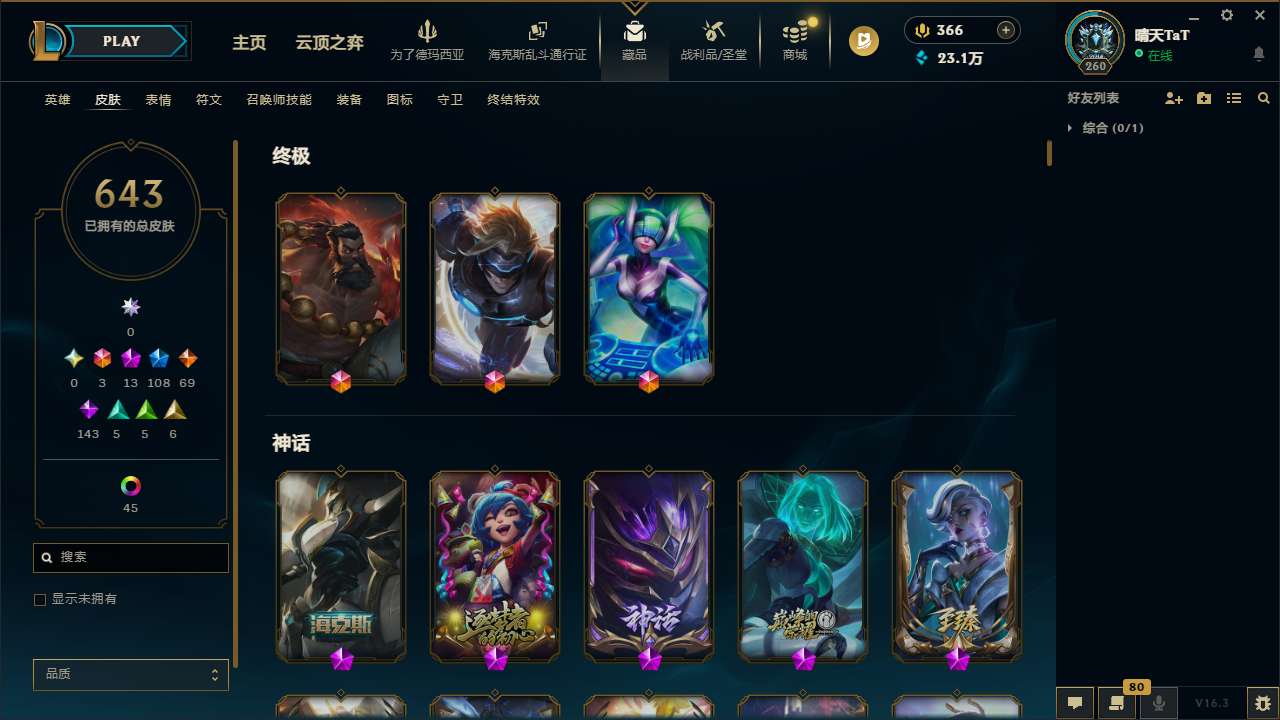This screenshot has width=1280, height=720.
Task: Click the create friend group folder icon
Action: pyautogui.click(x=1203, y=98)
